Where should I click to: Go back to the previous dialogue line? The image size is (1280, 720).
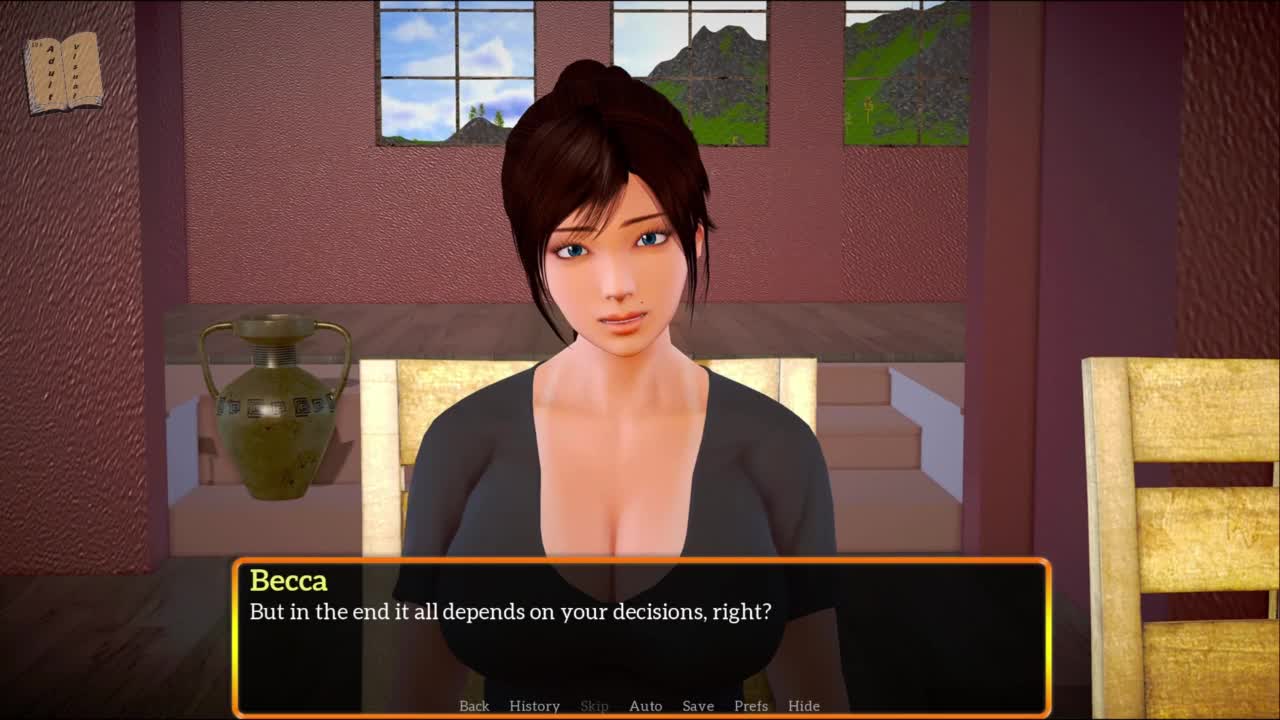tap(474, 706)
